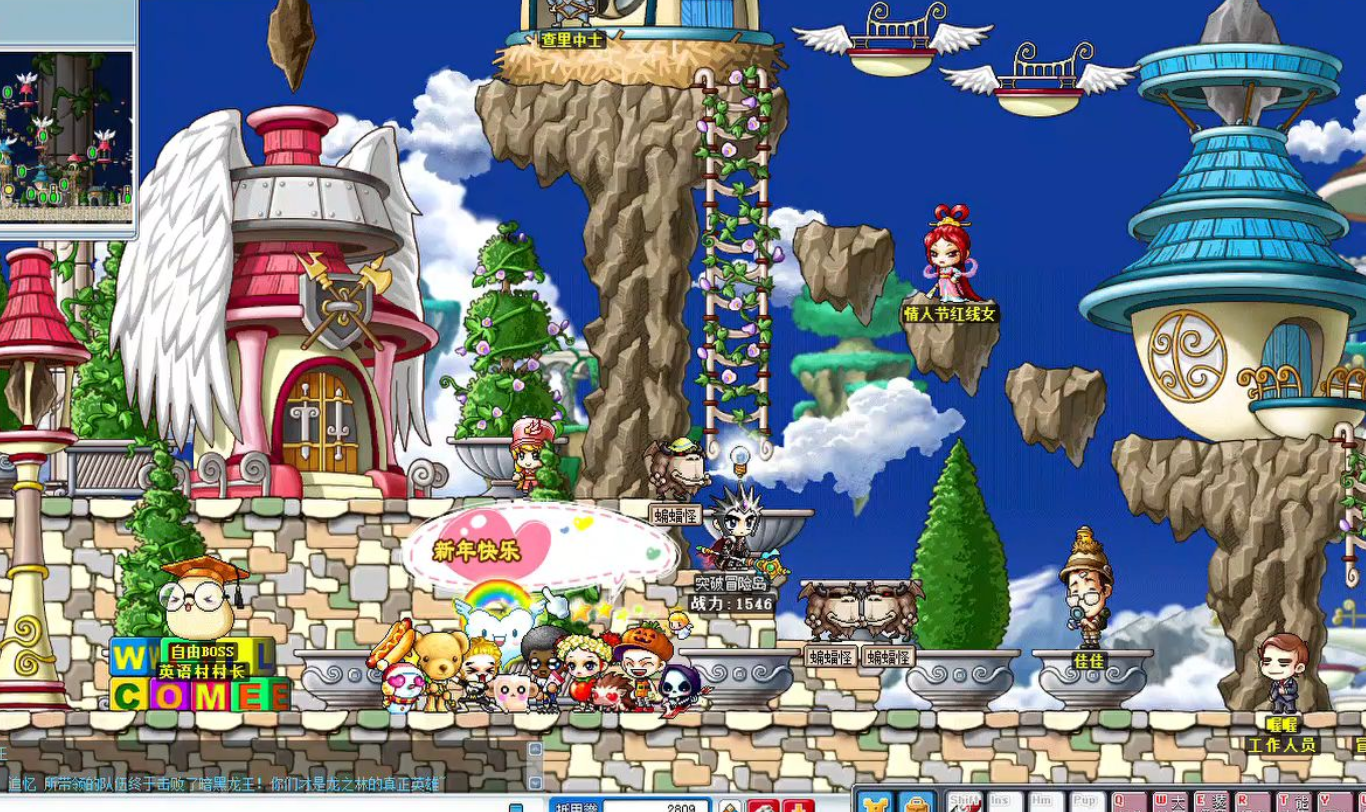Select the Pup quickslot
1366x812 pixels.
1084,802
